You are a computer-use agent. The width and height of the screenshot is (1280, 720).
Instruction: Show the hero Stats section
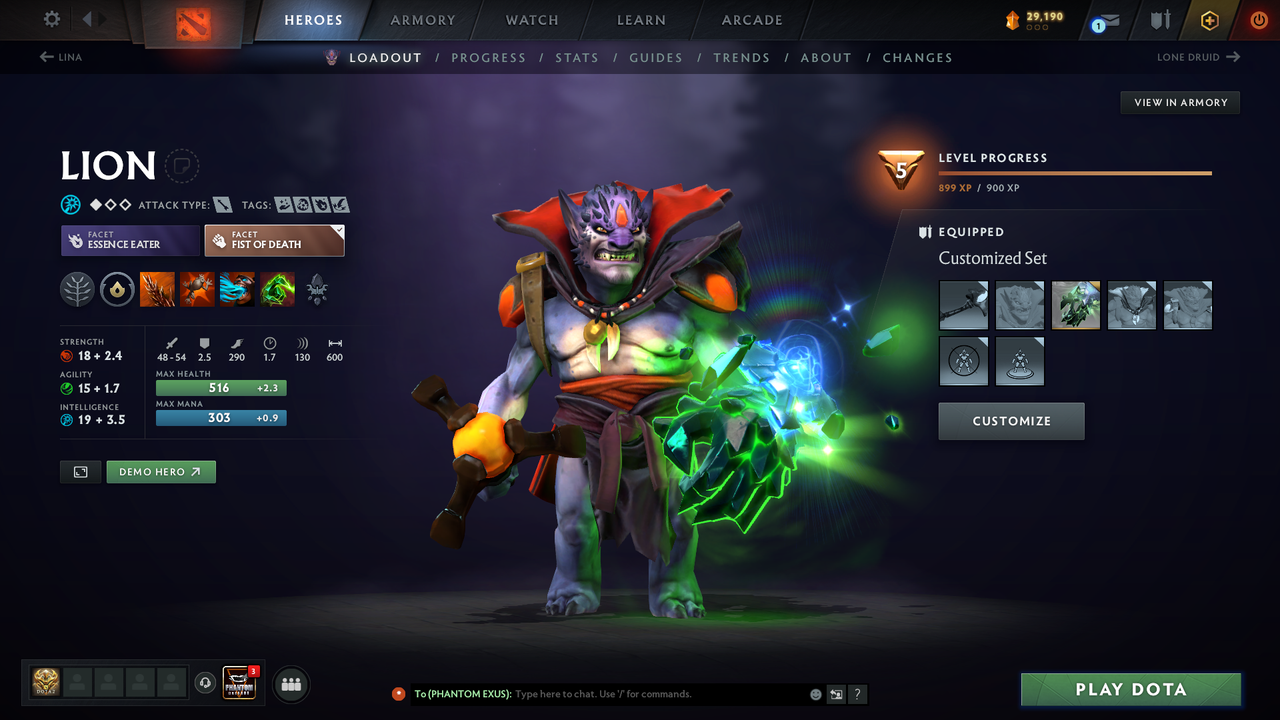tap(577, 58)
